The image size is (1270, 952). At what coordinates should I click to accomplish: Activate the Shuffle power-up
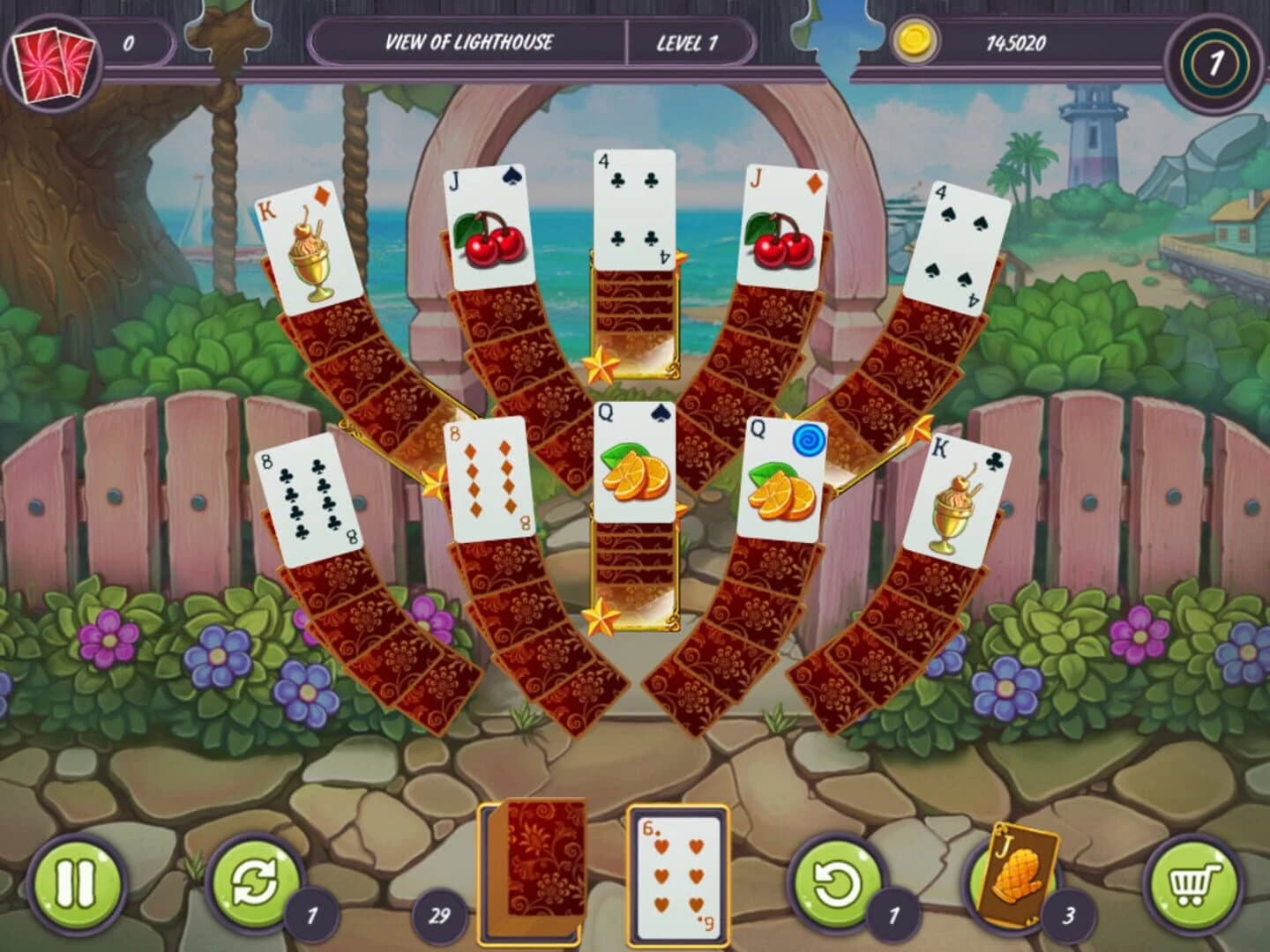[258, 881]
